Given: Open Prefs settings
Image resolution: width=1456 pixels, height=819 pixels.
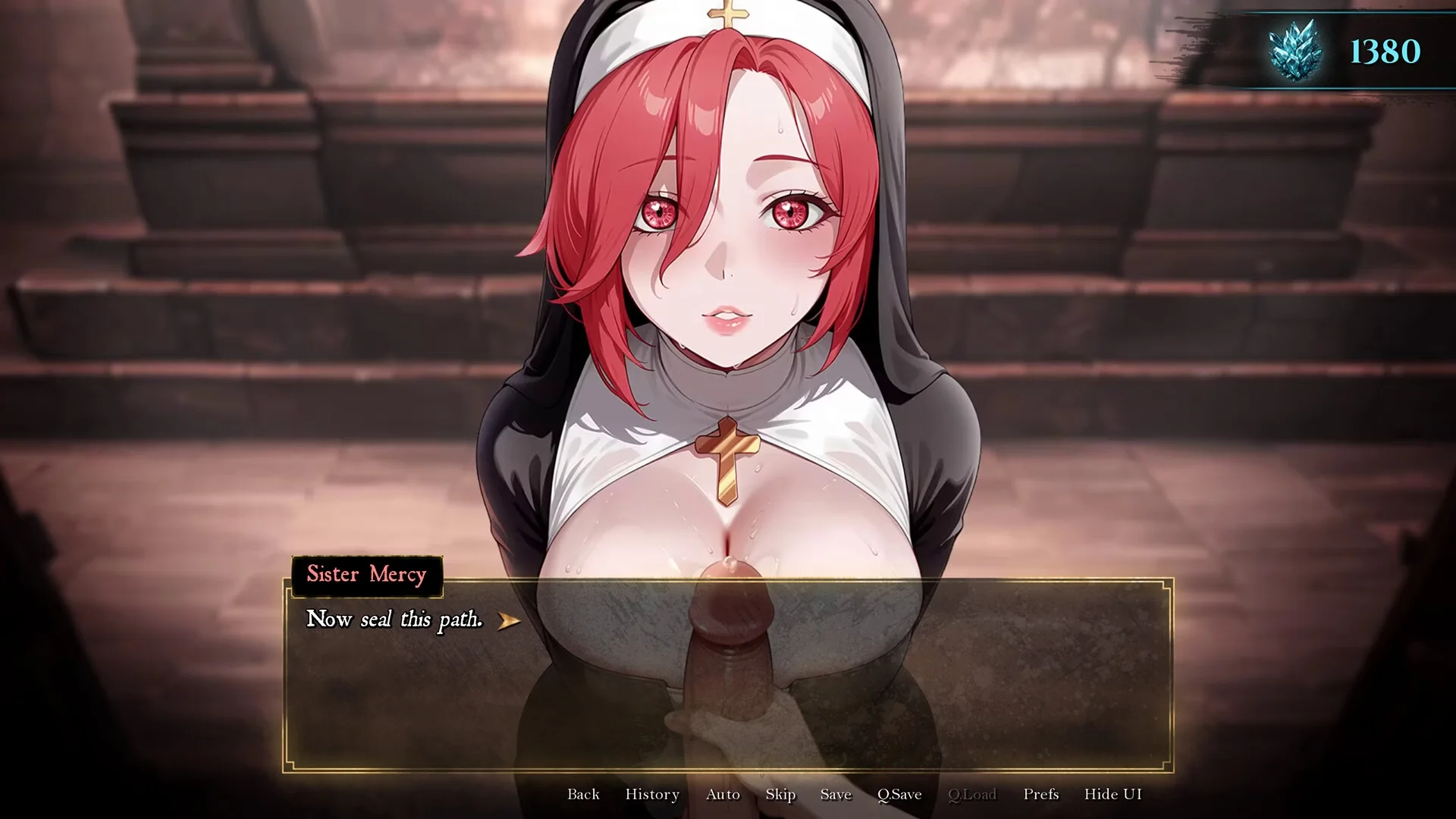Looking at the screenshot, I should coord(1040,794).
